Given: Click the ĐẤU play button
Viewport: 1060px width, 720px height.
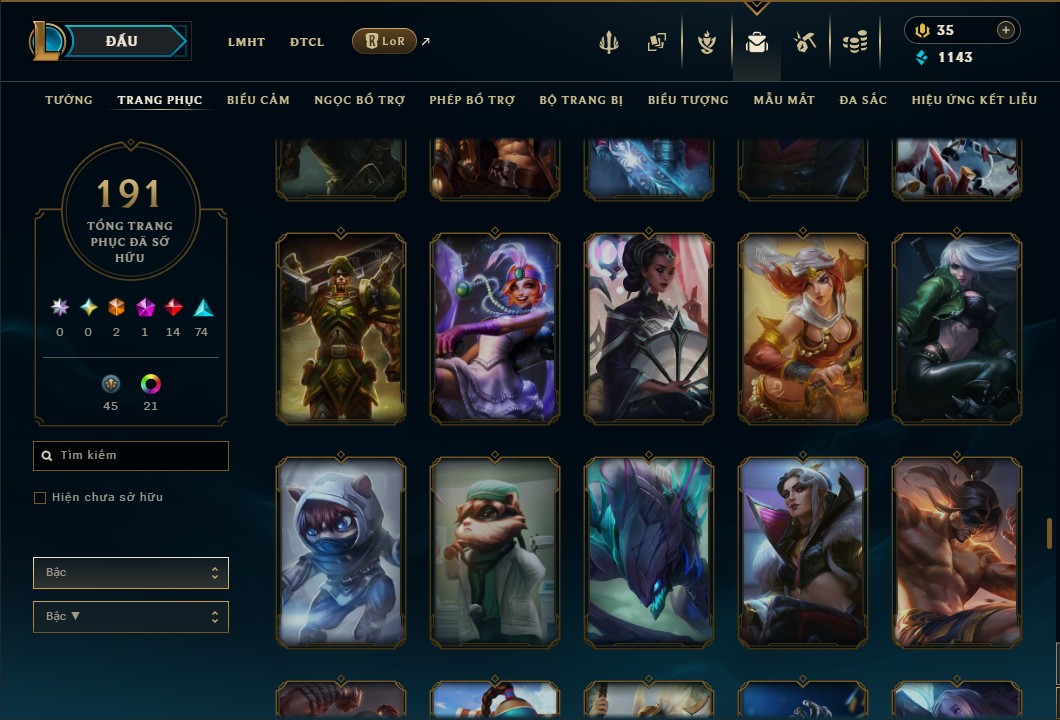Looking at the screenshot, I should coord(121,41).
